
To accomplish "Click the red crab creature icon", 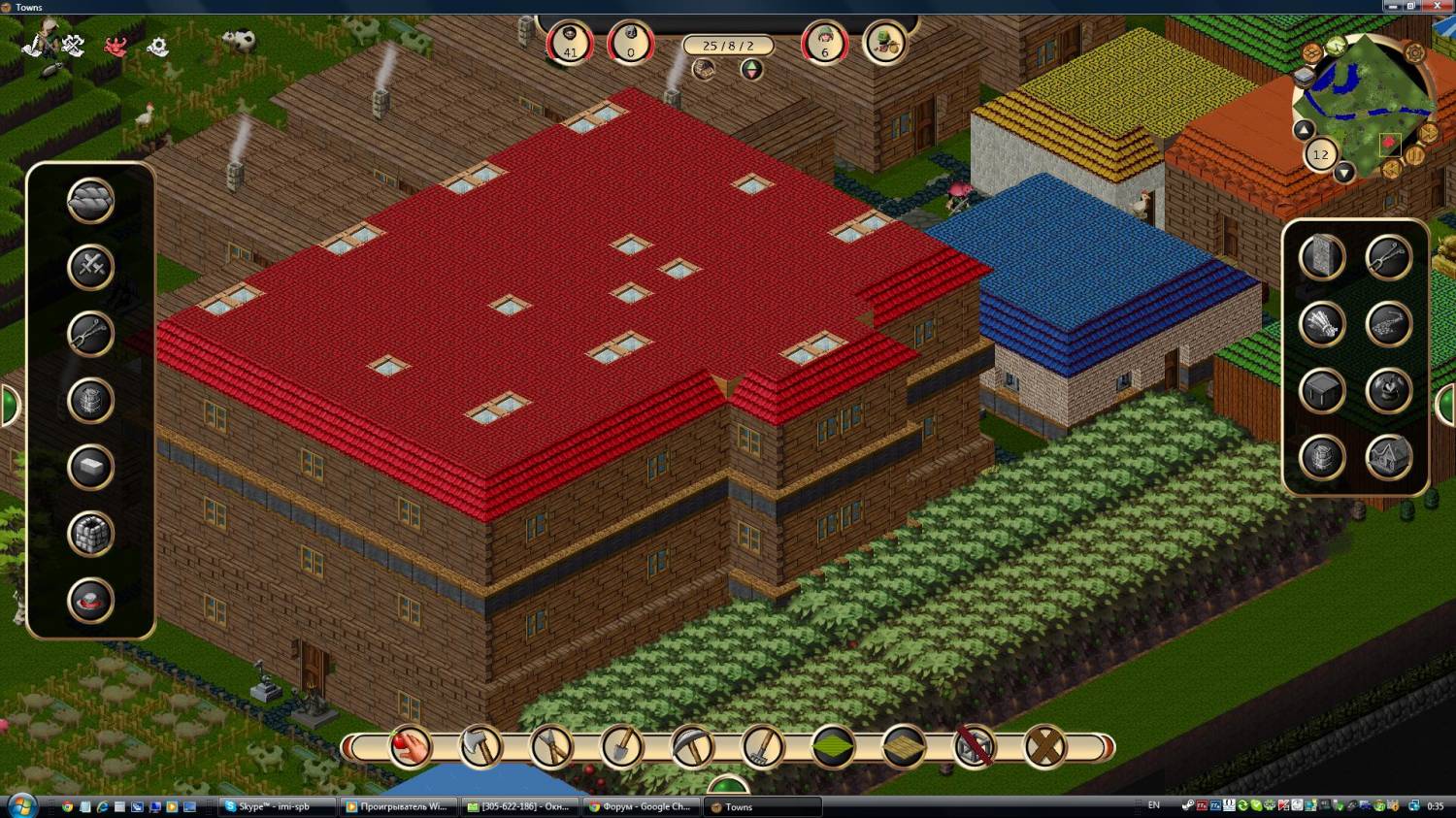I will point(116,46).
